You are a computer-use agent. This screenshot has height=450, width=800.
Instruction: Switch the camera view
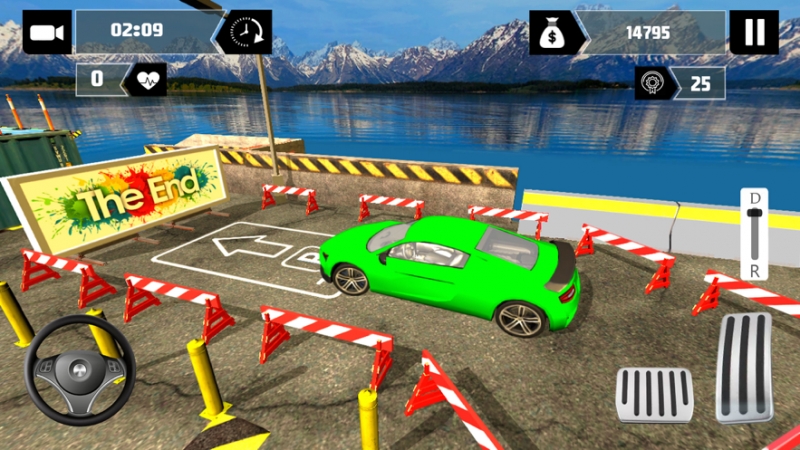[46, 32]
